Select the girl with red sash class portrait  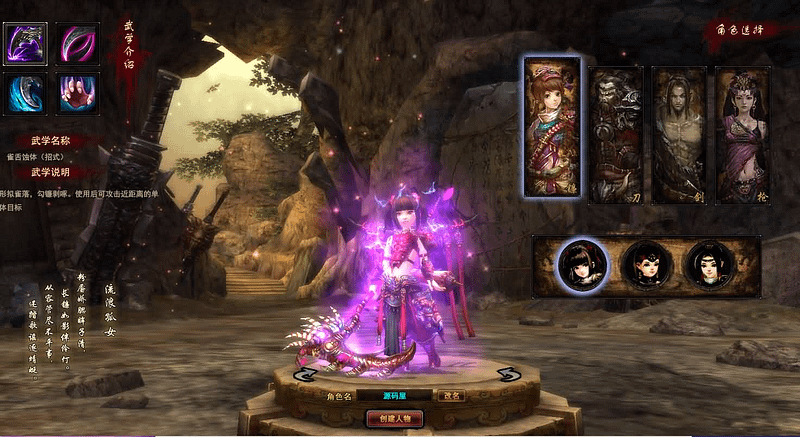click(551, 127)
